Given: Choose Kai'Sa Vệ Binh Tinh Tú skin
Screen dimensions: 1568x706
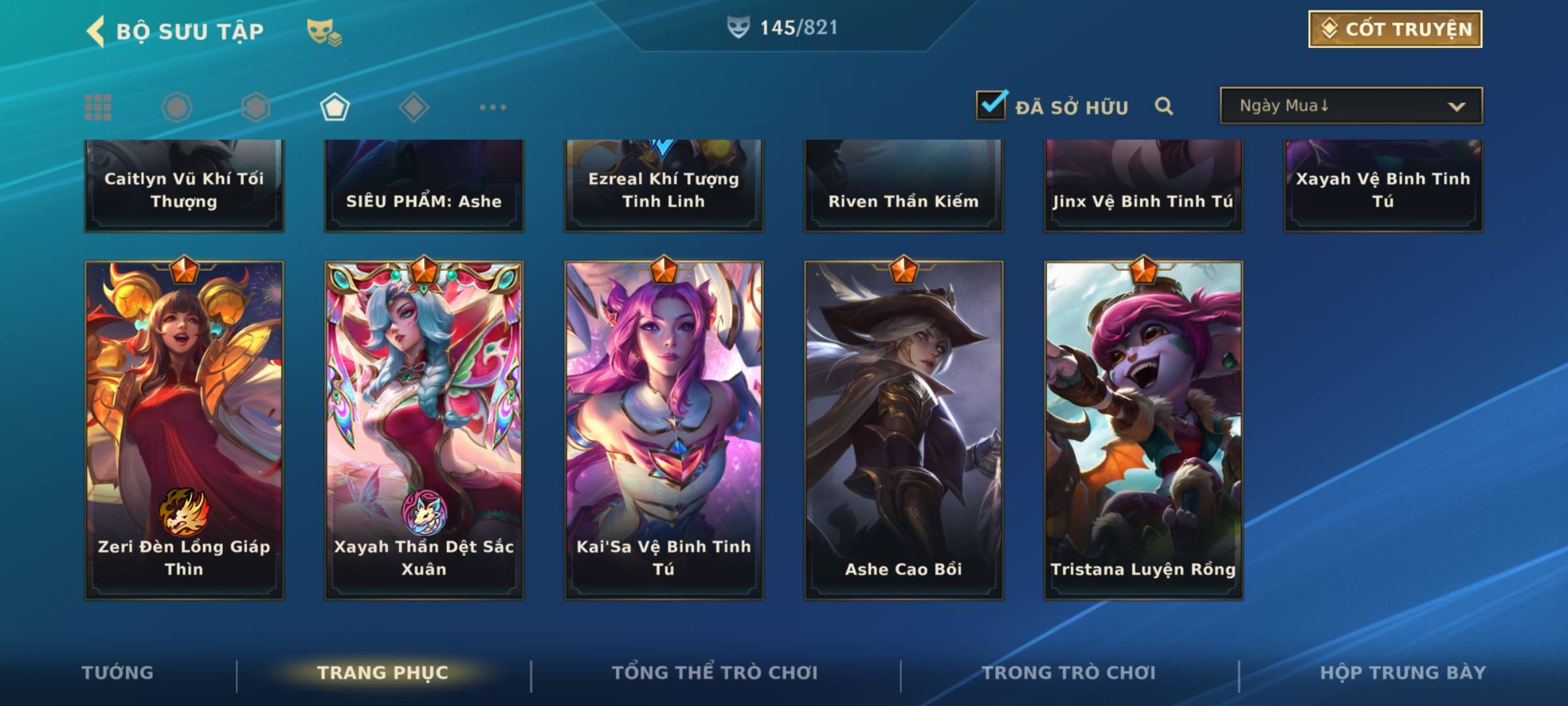Looking at the screenshot, I should [664, 430].
